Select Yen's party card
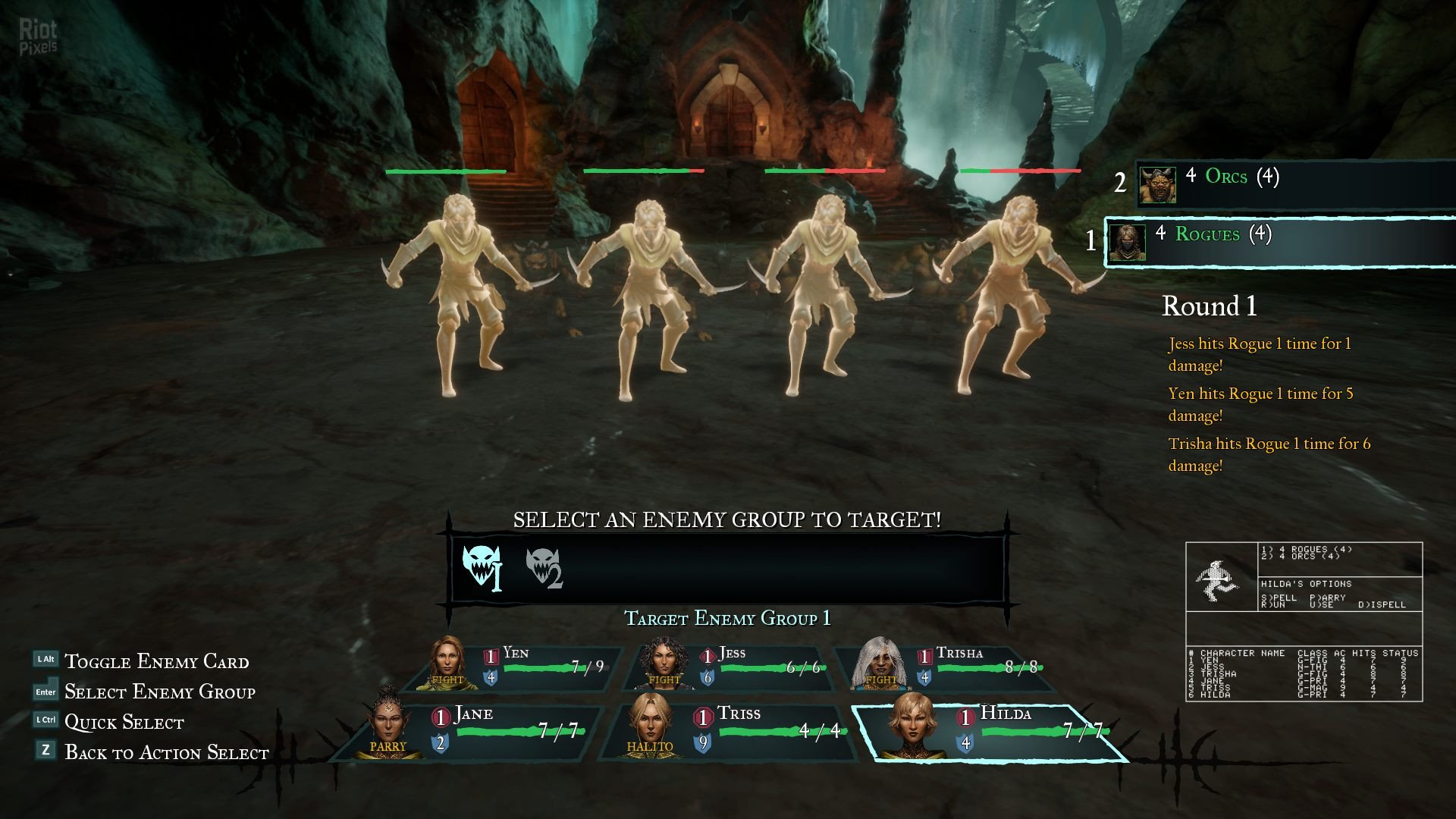The width and height of the screenshot is (1456, 819). point(516,668)
